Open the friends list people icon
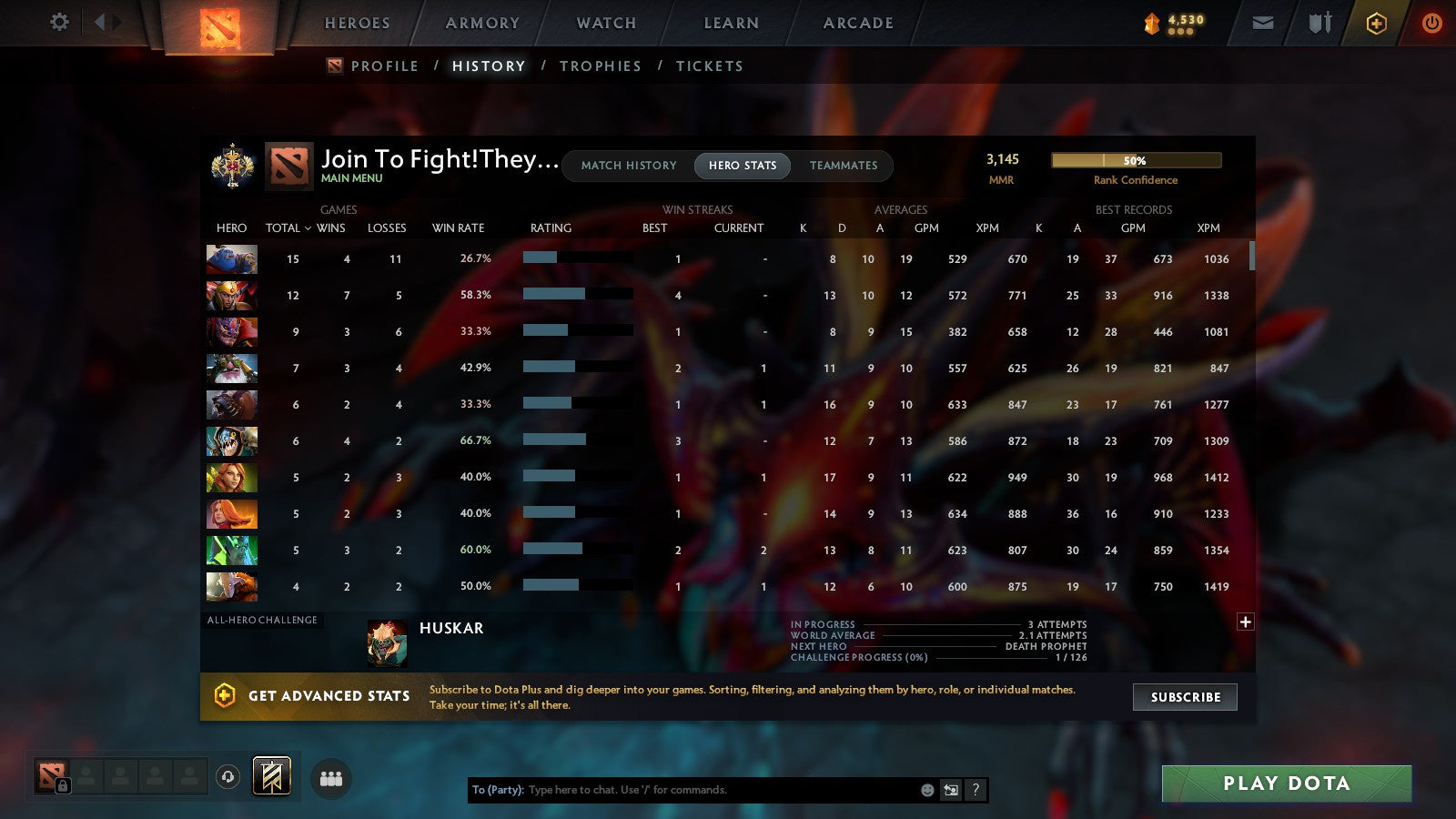1456x819 pixels. (x=331, y=776)
